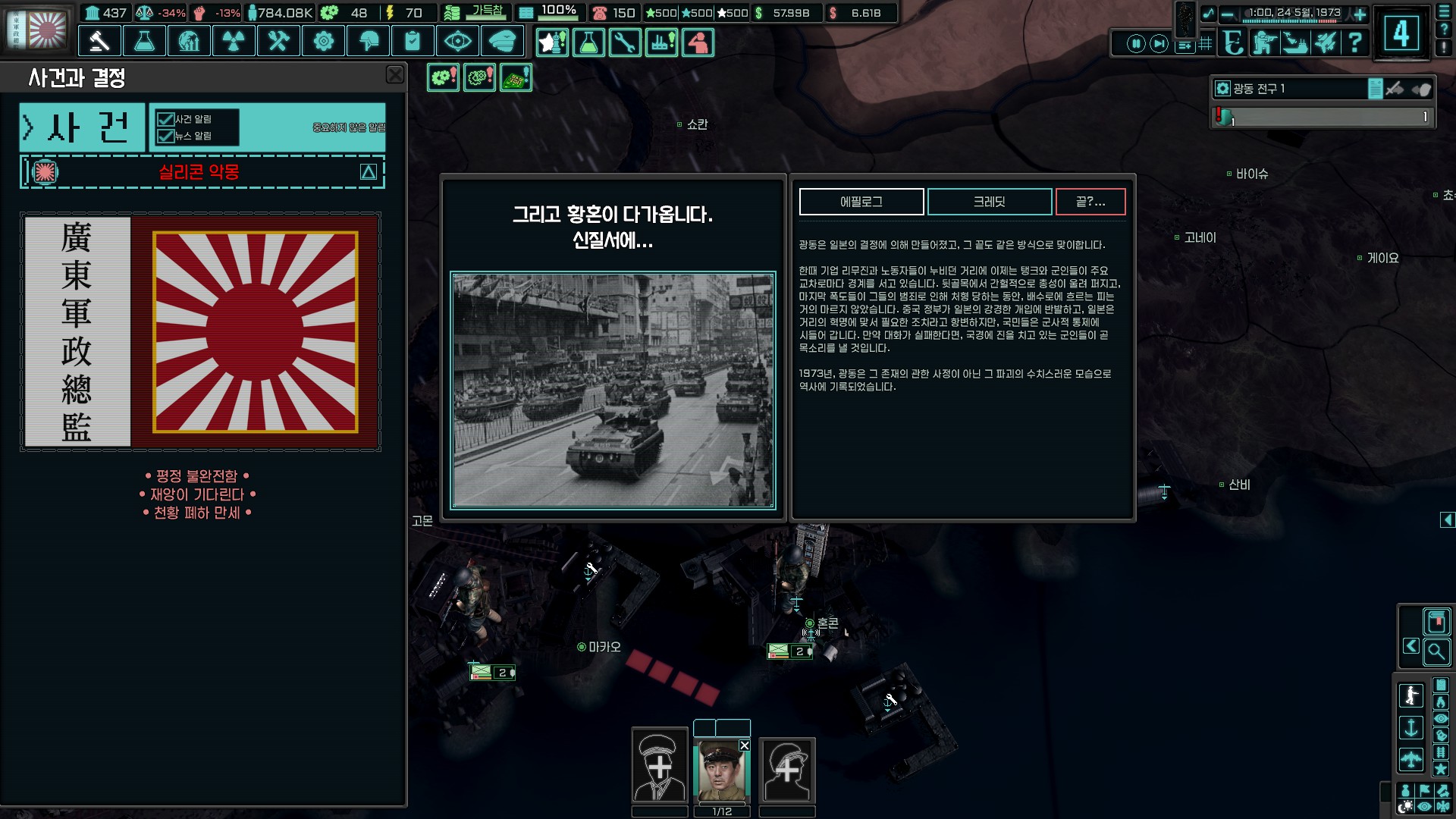Close the 사건과 결정 panel
Image resolution: width=1456 pixels, height=819 pixels.
click(x=395, y=74)
